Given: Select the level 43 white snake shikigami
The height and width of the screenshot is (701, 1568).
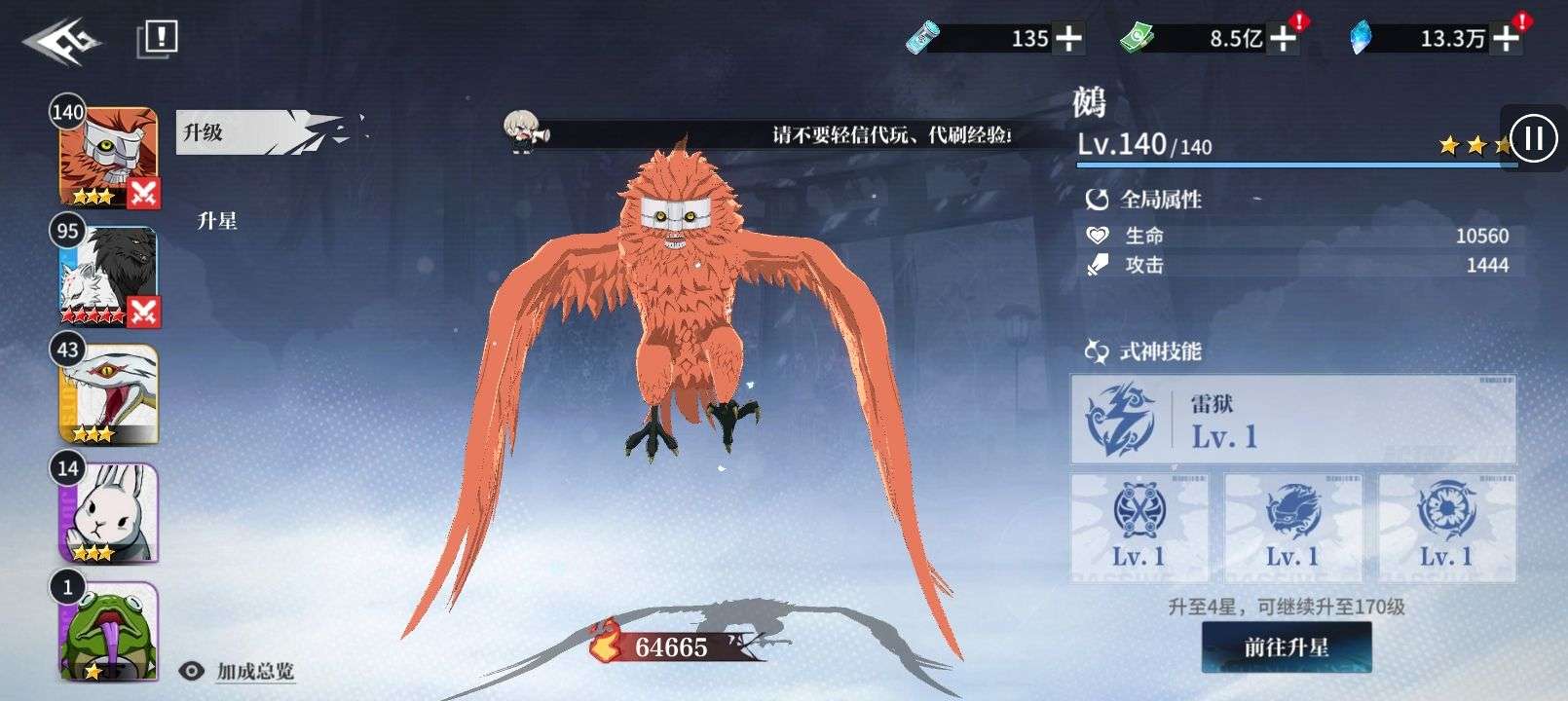Looking at the screenshot, I should tap(108, 394).
